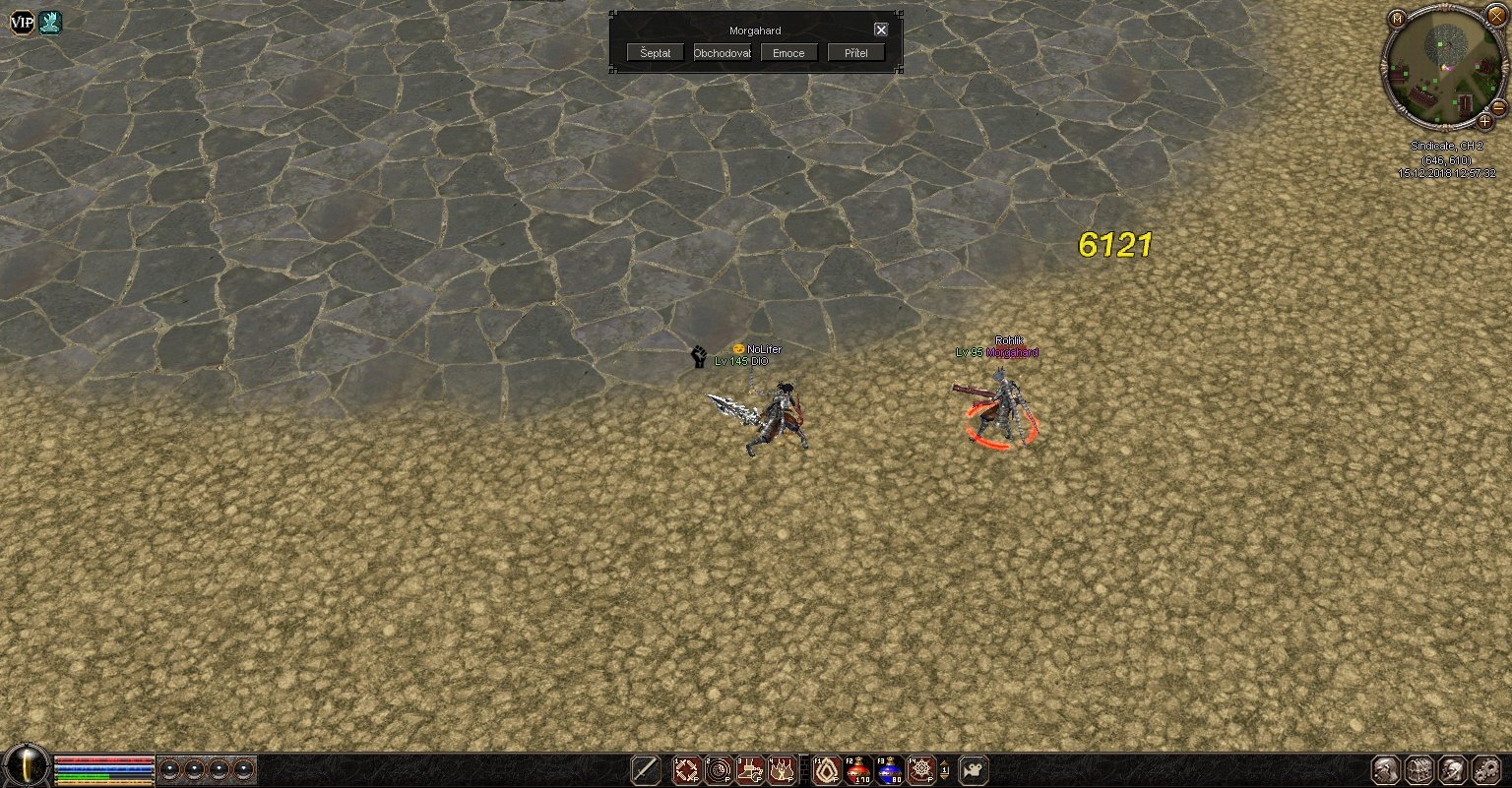Close the minimap with its X button

tap(1496, 17)
